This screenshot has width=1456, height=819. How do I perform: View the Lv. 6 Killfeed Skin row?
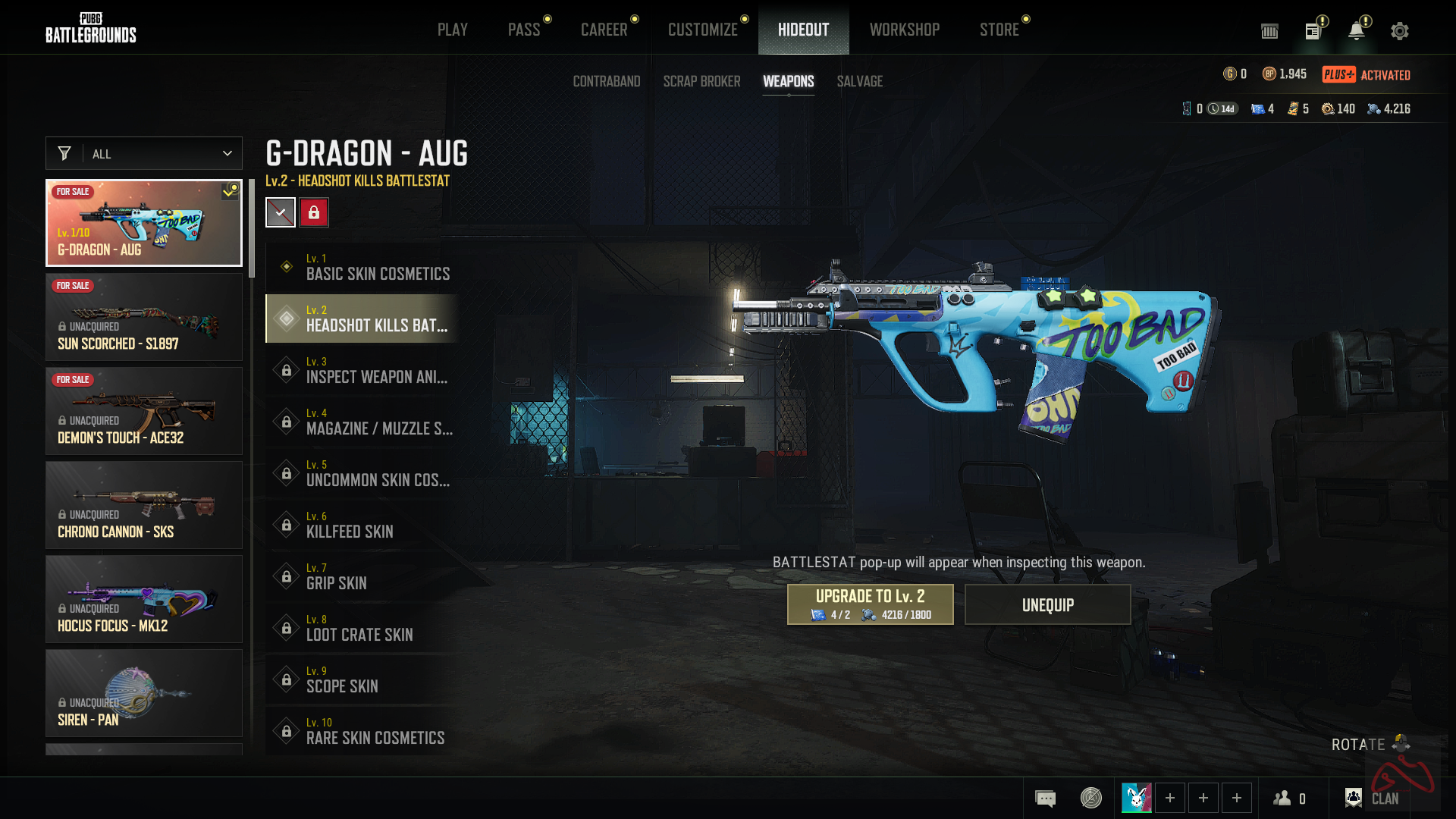(x=362, y=525)
